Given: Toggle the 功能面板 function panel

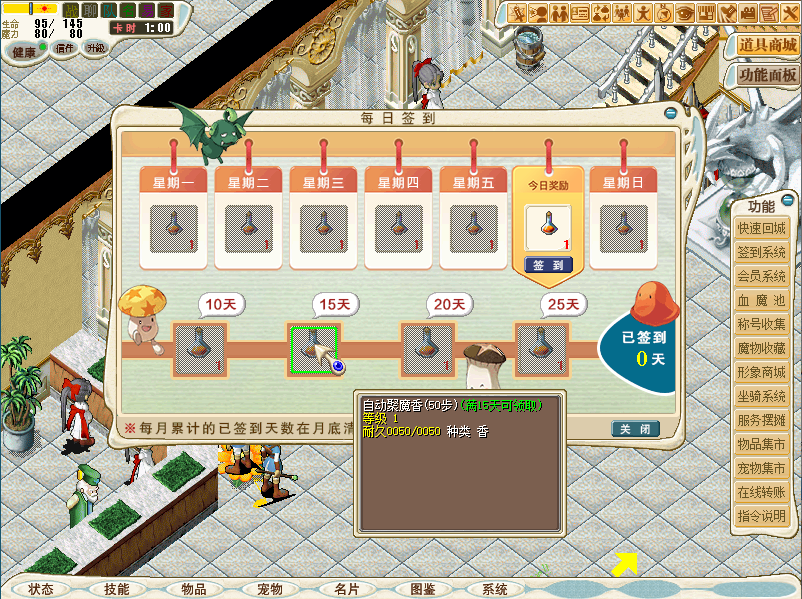Looking at the screenshot, I should 767,75.
